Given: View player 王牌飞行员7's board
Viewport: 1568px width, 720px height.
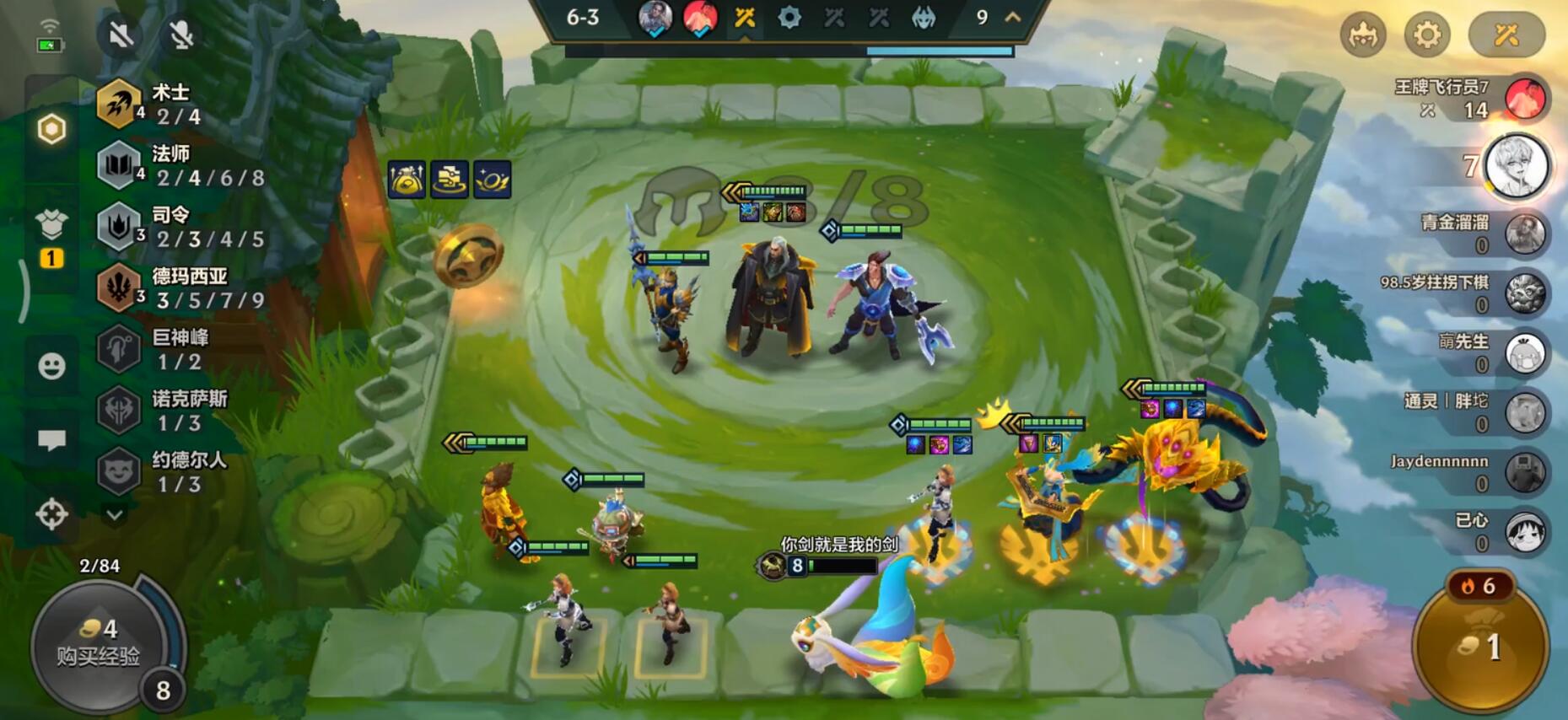Looking at the screenshot, I should pyautogui.click(x=1525, y=99).
